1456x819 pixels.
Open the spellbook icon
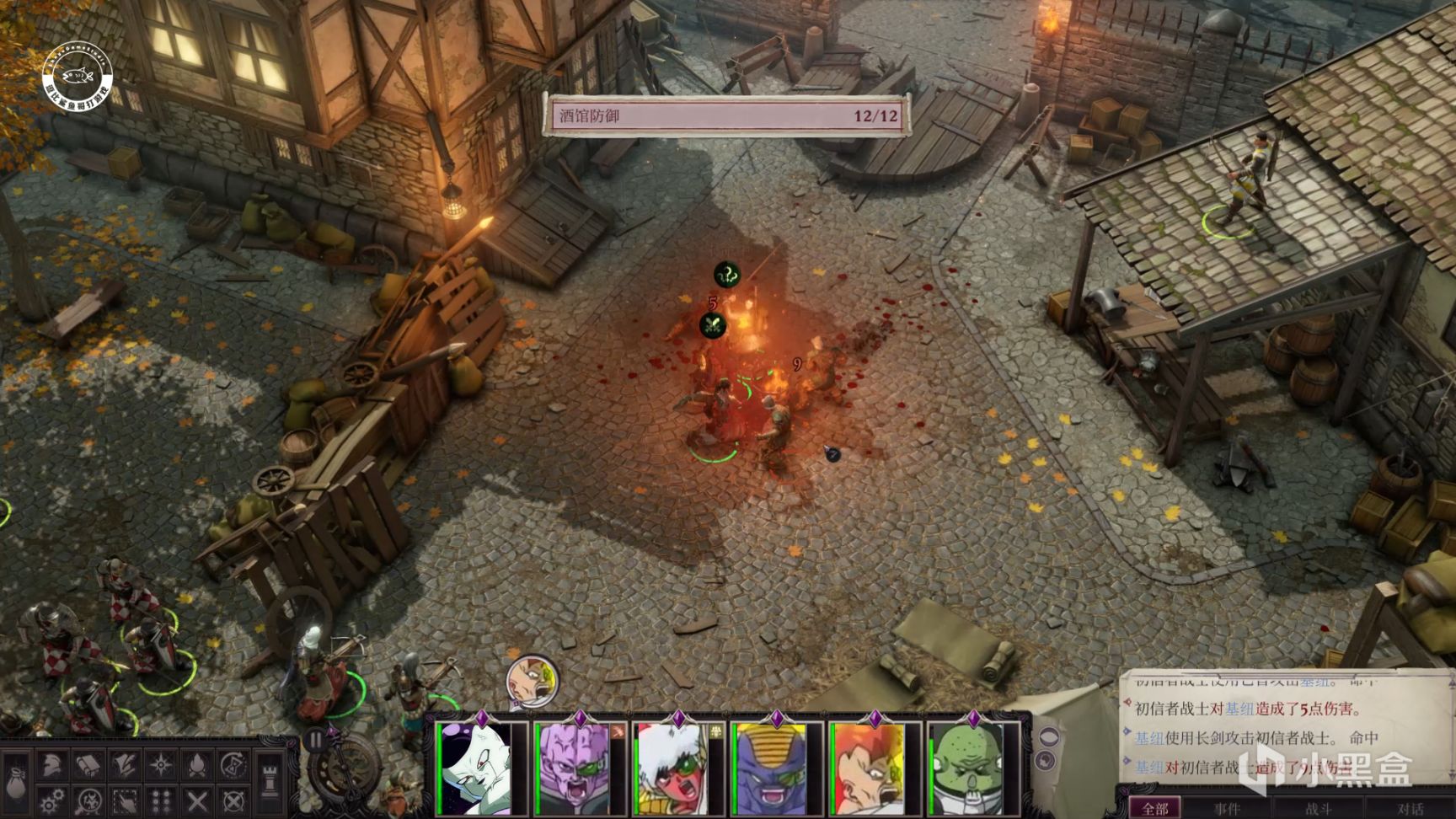point(88,765)
